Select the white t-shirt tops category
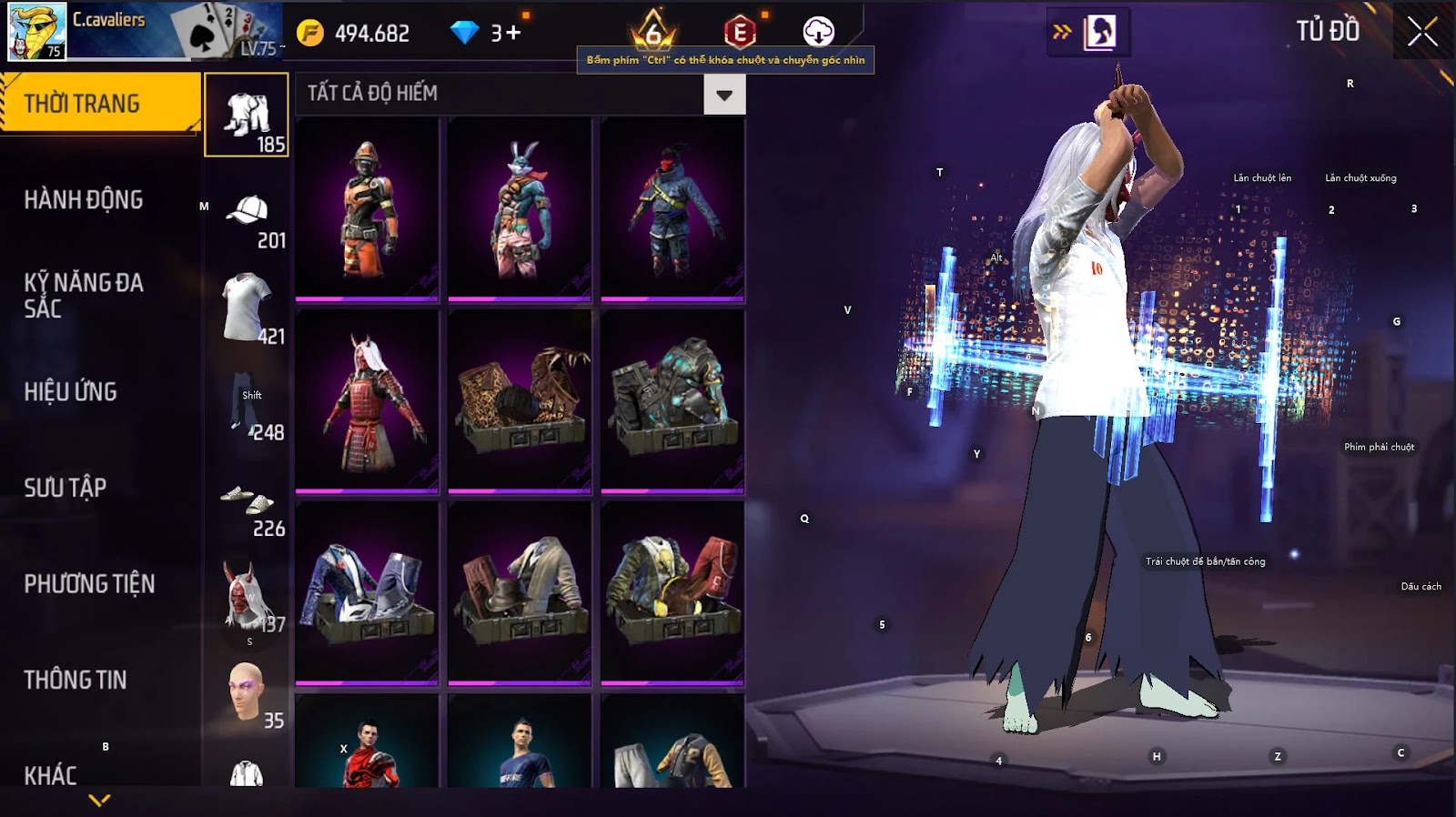 pyautogui.click(x=247, y=308)
